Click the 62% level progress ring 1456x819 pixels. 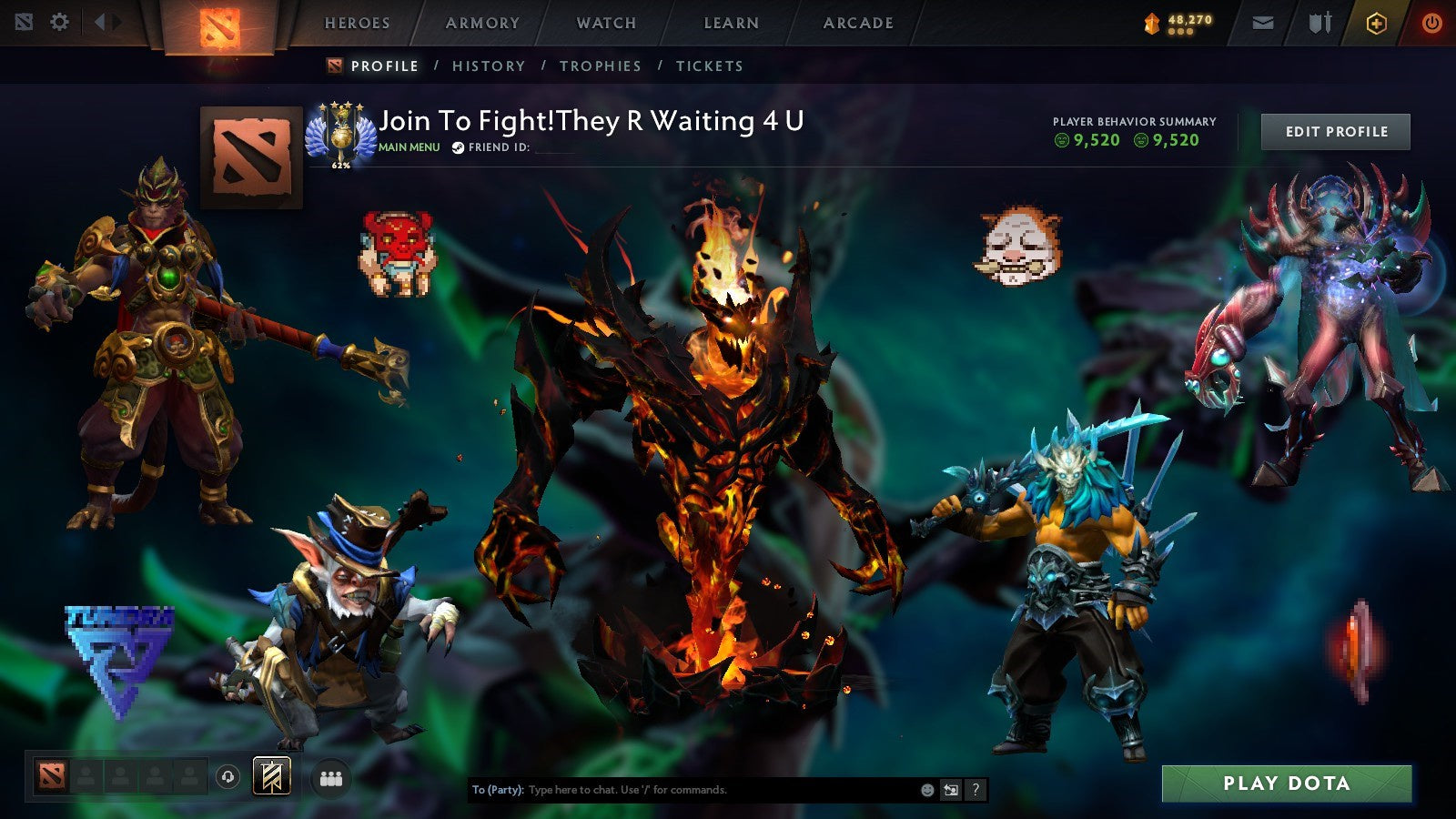click(341, 167)
